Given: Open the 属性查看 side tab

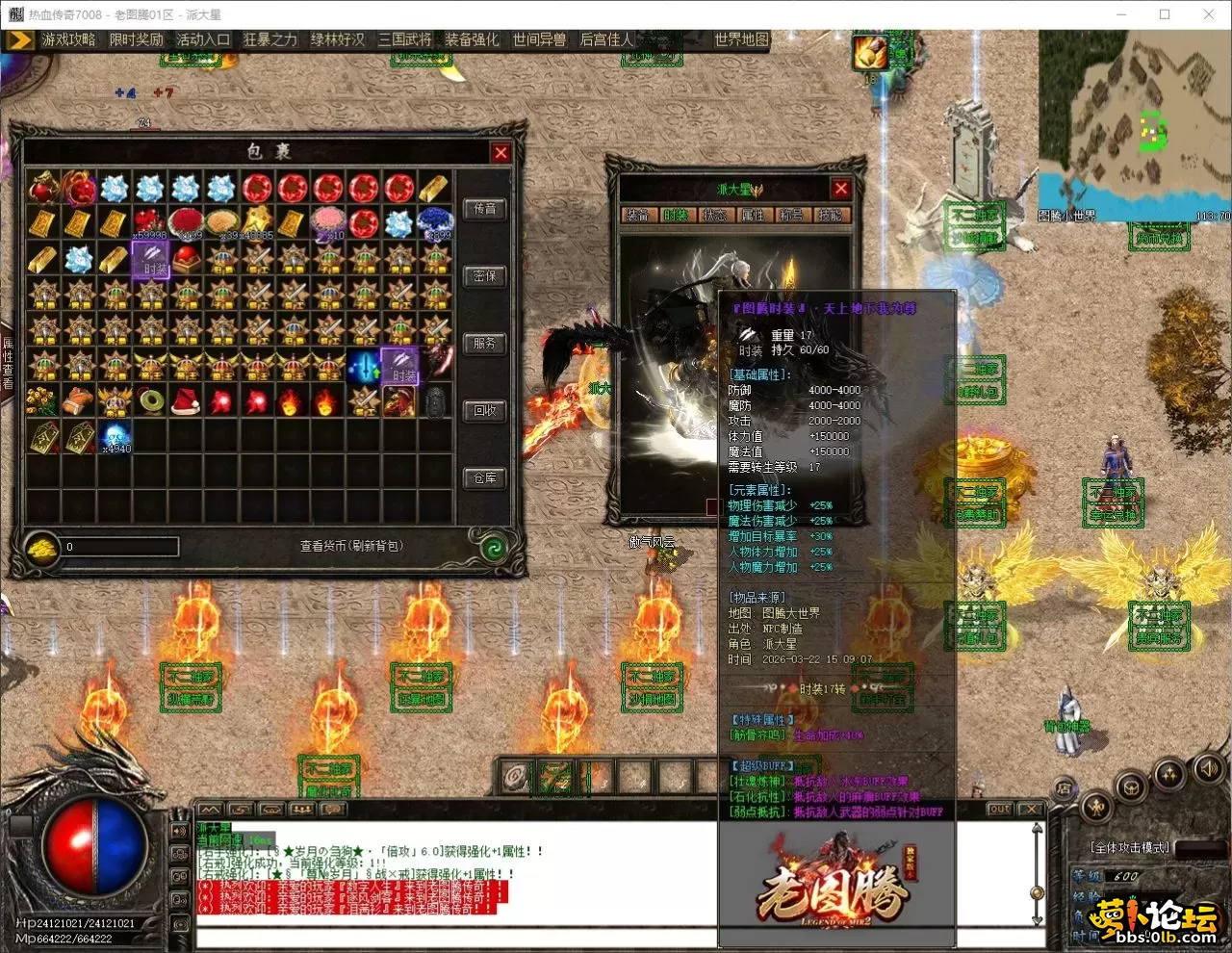Looking at the screenshot, I should 8,364.
